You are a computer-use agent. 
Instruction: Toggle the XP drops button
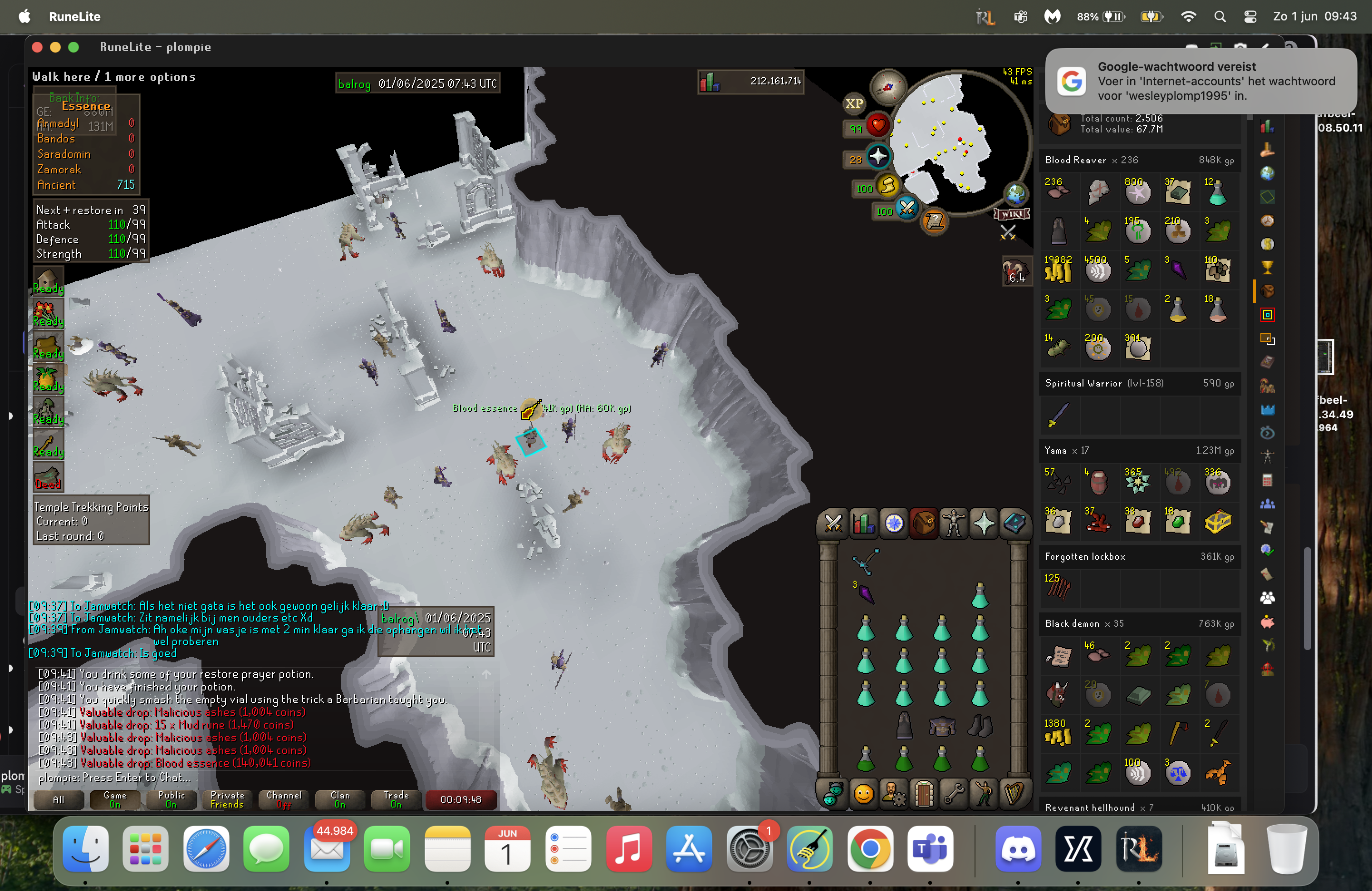click(854, 104)
